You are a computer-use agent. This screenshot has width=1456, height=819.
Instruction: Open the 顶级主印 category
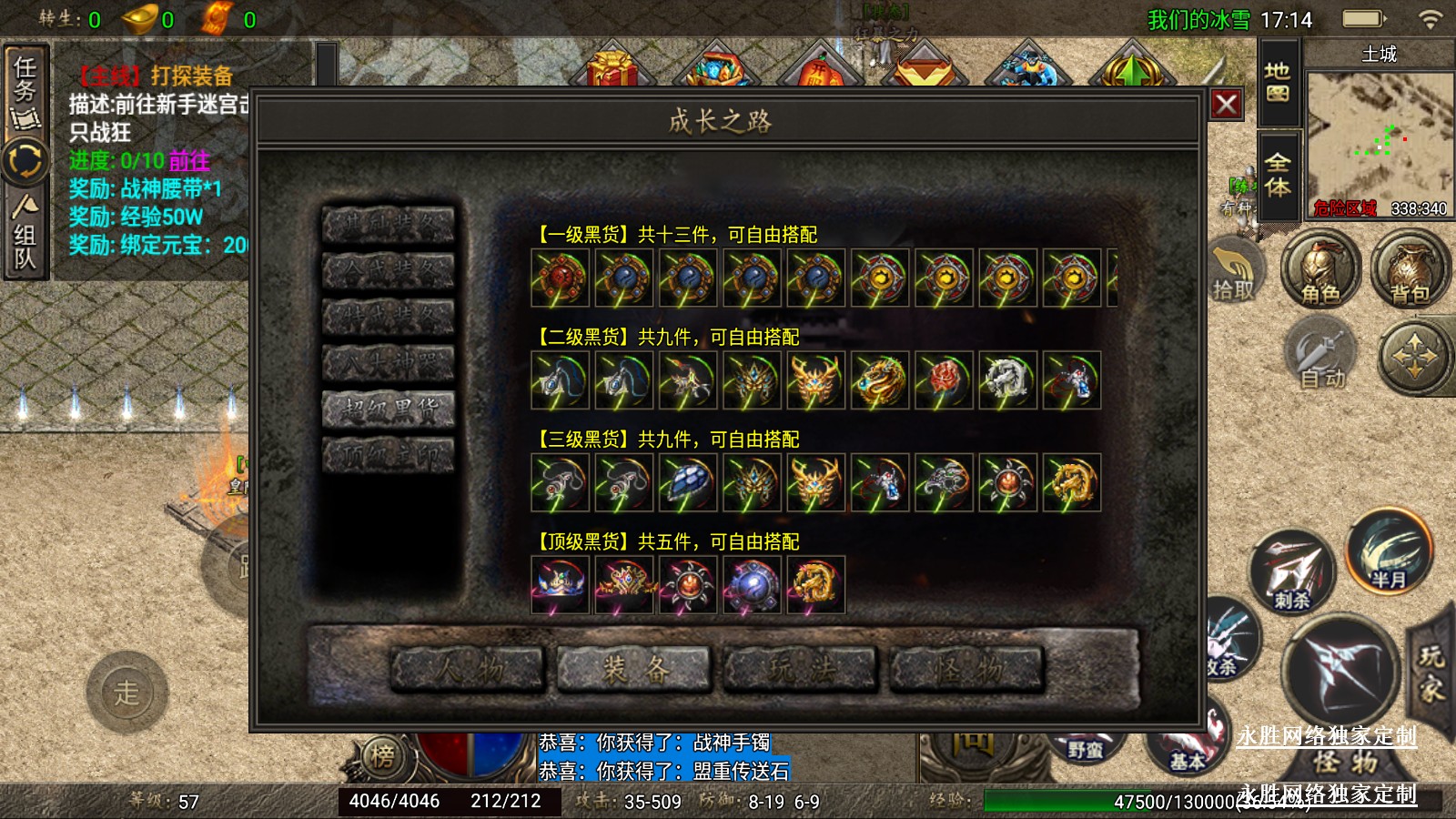389,455
